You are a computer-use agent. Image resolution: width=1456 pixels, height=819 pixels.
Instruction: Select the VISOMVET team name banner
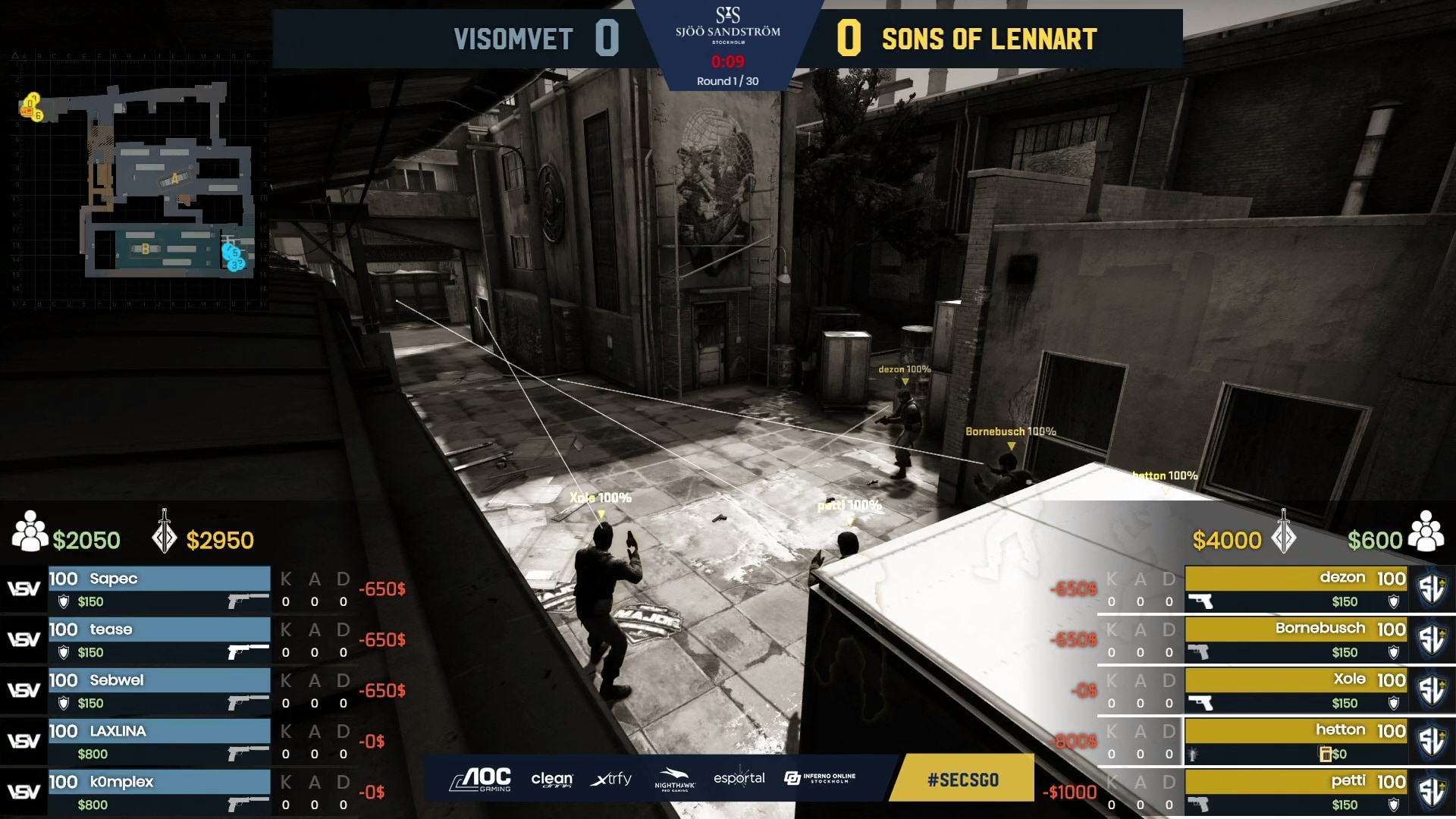513,39
